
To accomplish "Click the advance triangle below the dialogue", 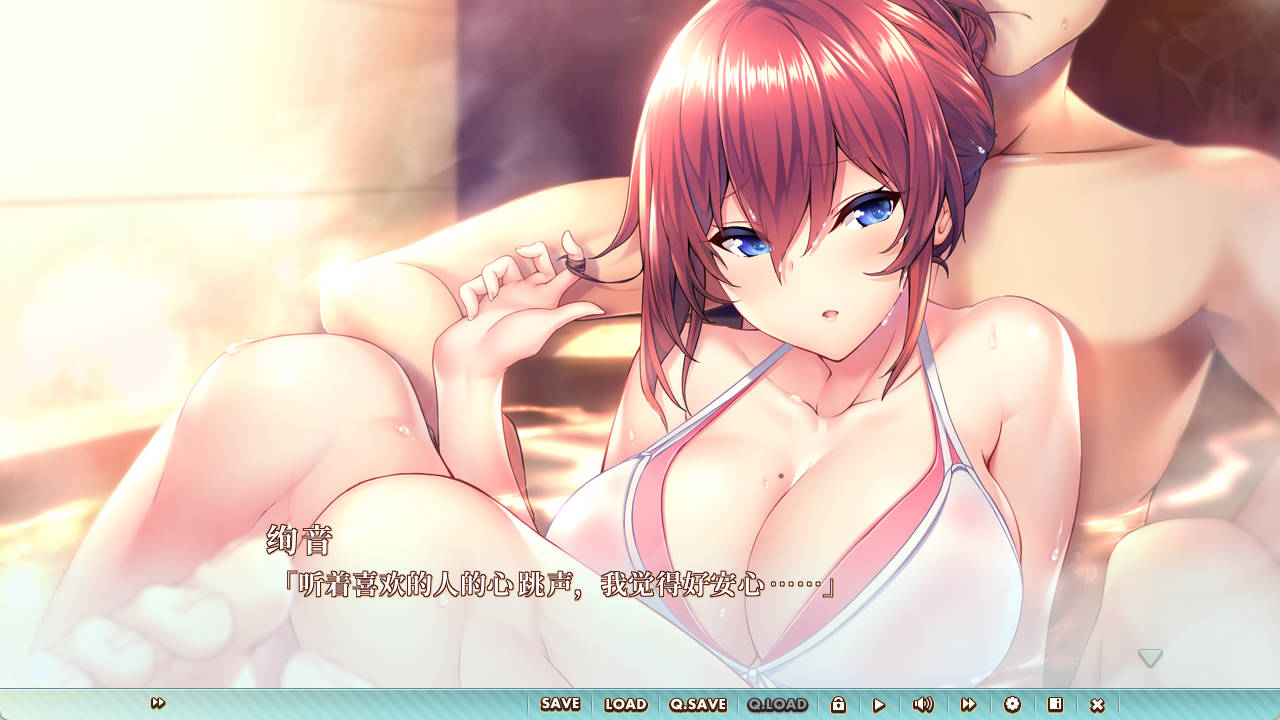I will [1150, 657].
